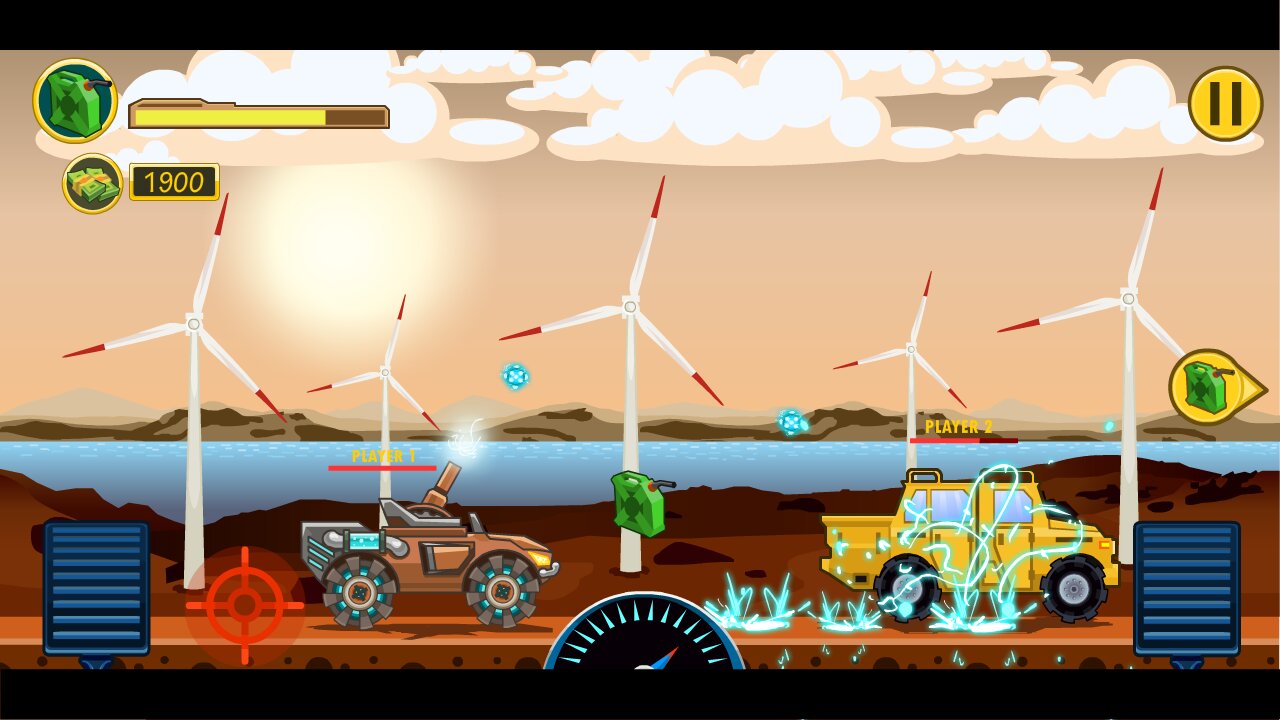Viewport: 1280px width, 720px height.
Task: Fire the weapon using the red crosshair
Action: pos(245,604)
